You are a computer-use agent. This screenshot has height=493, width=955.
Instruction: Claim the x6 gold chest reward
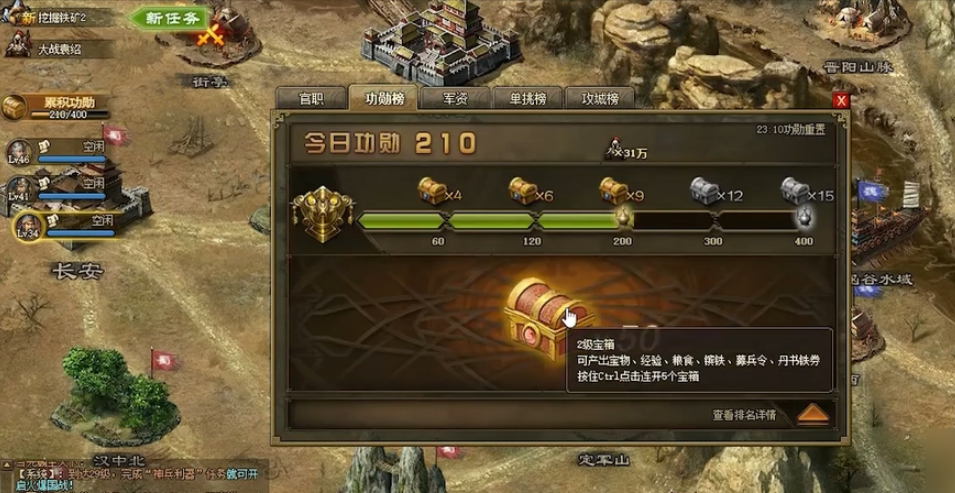tap(523, 190)
